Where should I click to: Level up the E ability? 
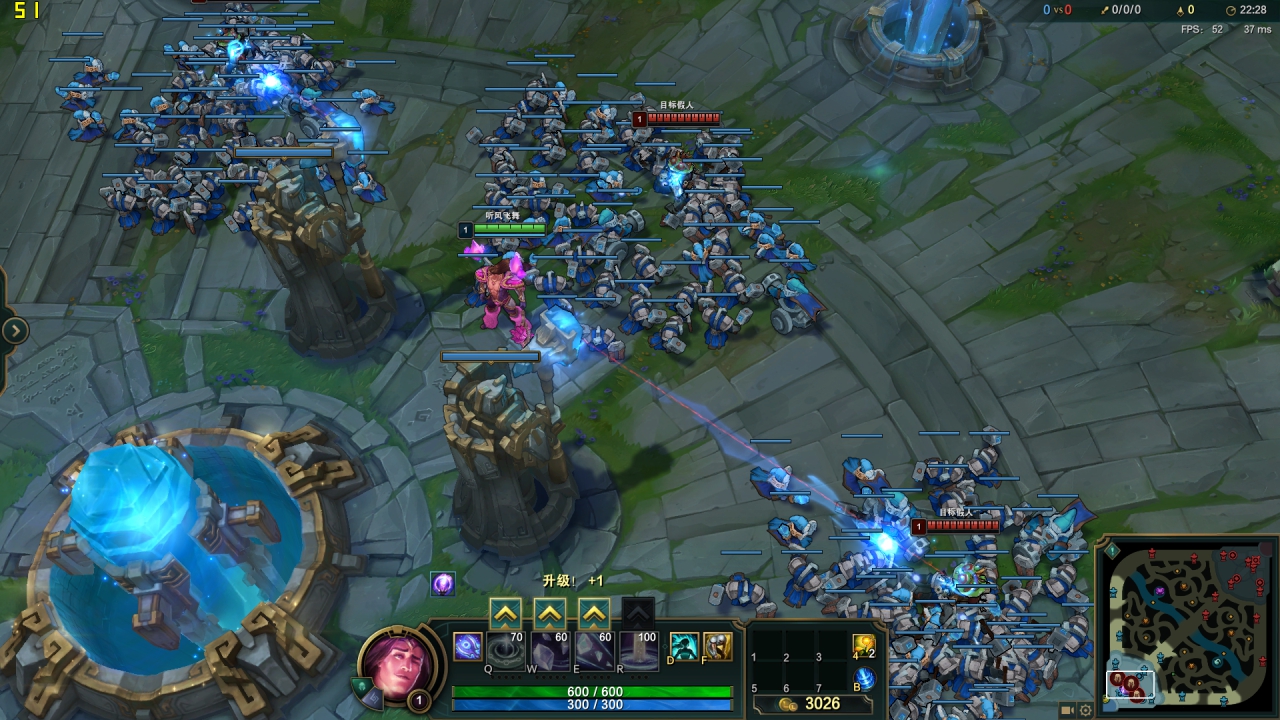594,613
